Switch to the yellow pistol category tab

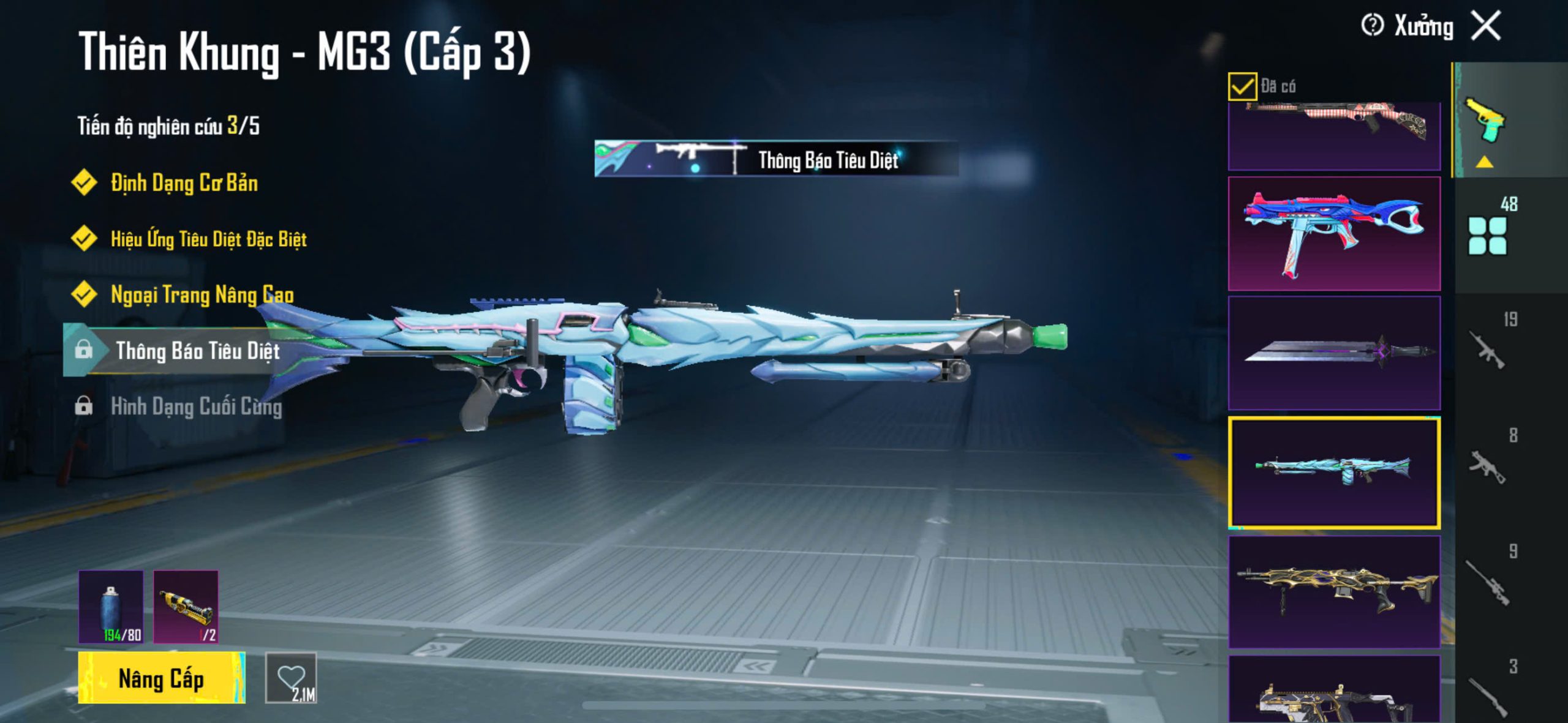(x=1485, y=121)
